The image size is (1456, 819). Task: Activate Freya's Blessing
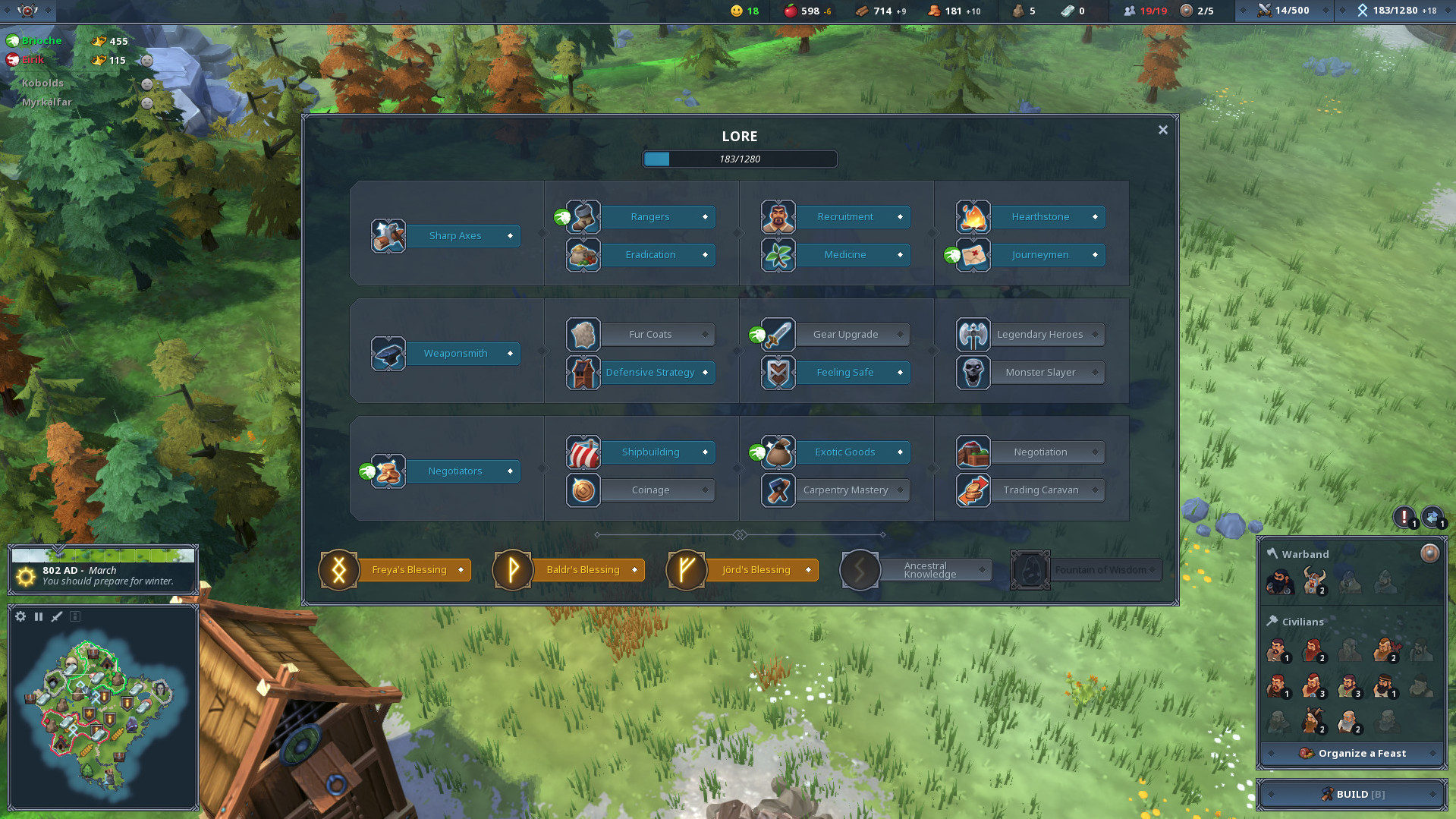click(409, 570)
